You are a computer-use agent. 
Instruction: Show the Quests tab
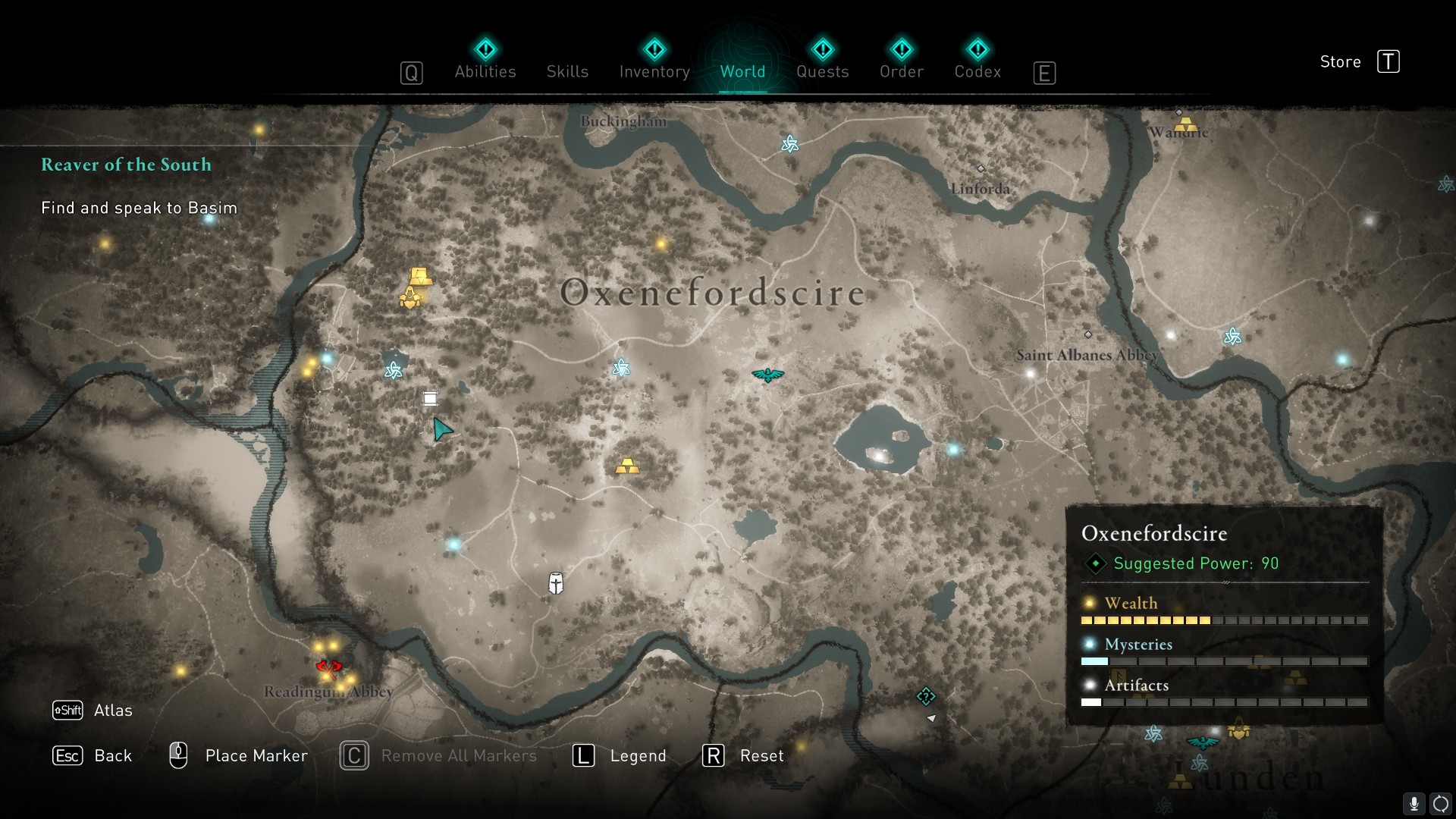(822, 71)
